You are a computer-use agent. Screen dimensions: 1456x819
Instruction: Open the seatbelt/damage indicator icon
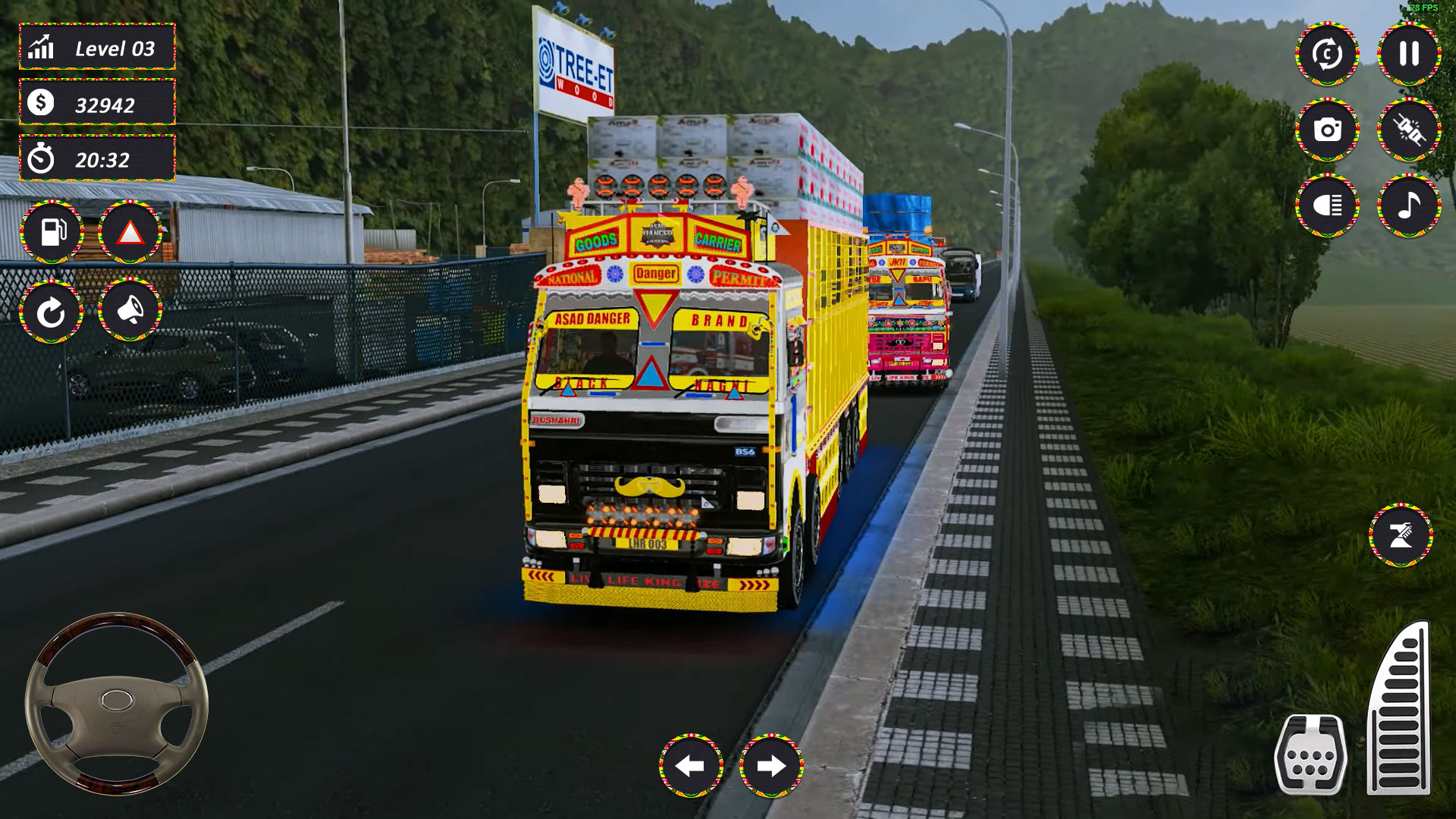pyautogui.click(x=1407, y=130)
